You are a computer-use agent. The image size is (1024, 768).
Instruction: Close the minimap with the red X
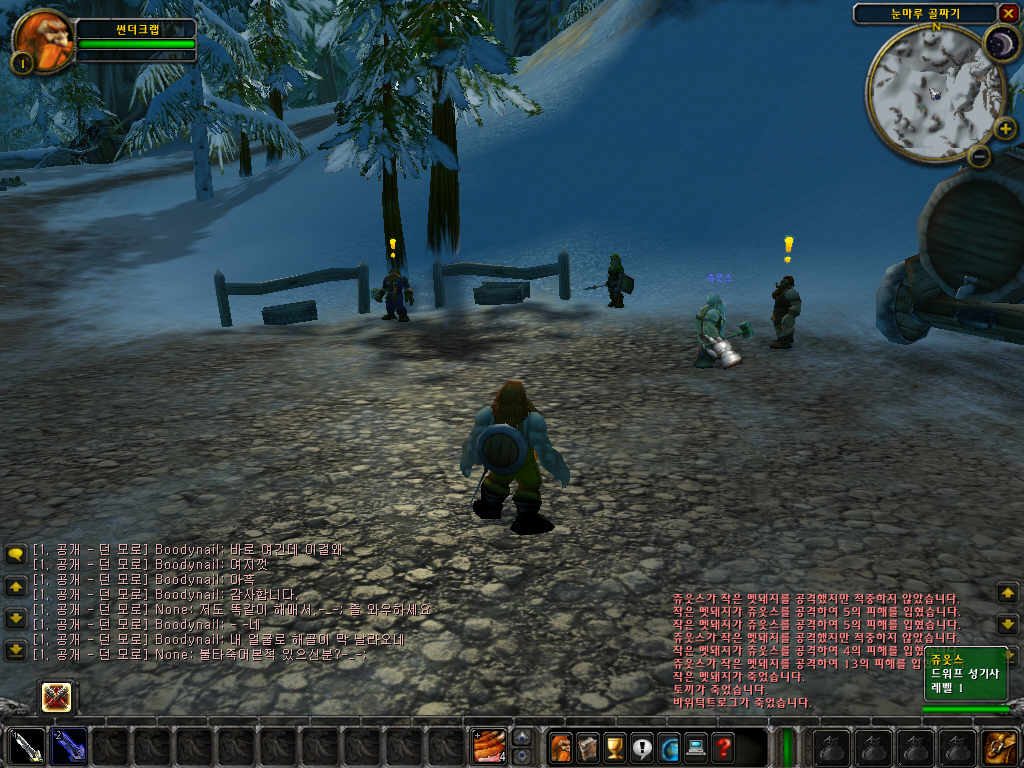[1007, 13]
